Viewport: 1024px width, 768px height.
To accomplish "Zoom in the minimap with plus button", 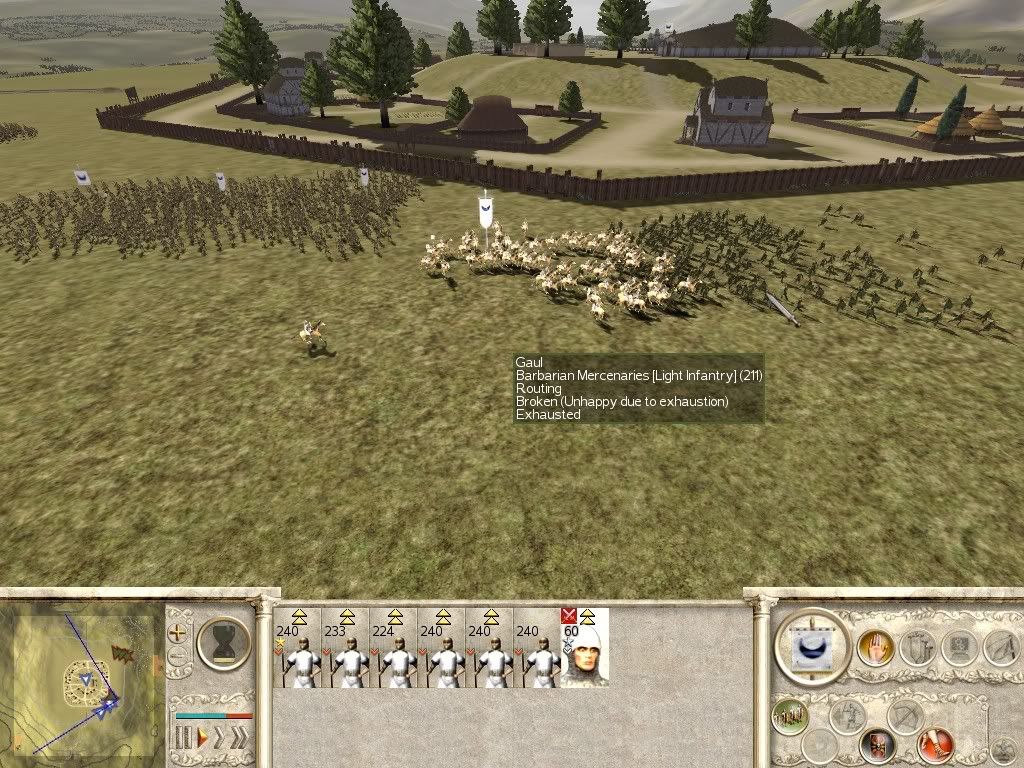I will tap(178, 634).
